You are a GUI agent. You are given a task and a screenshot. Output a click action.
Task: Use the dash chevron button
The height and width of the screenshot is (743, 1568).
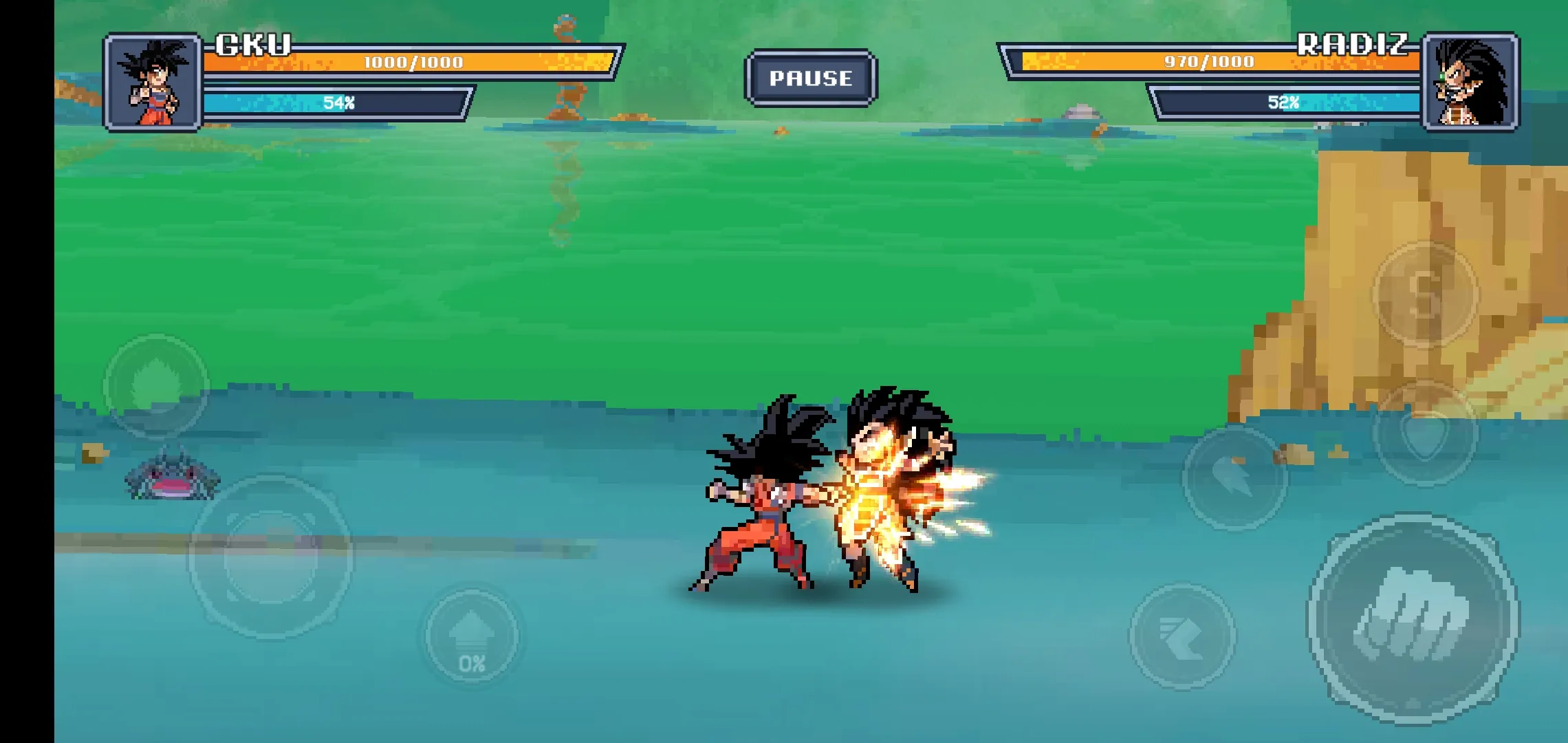[x=1182, y=636]
